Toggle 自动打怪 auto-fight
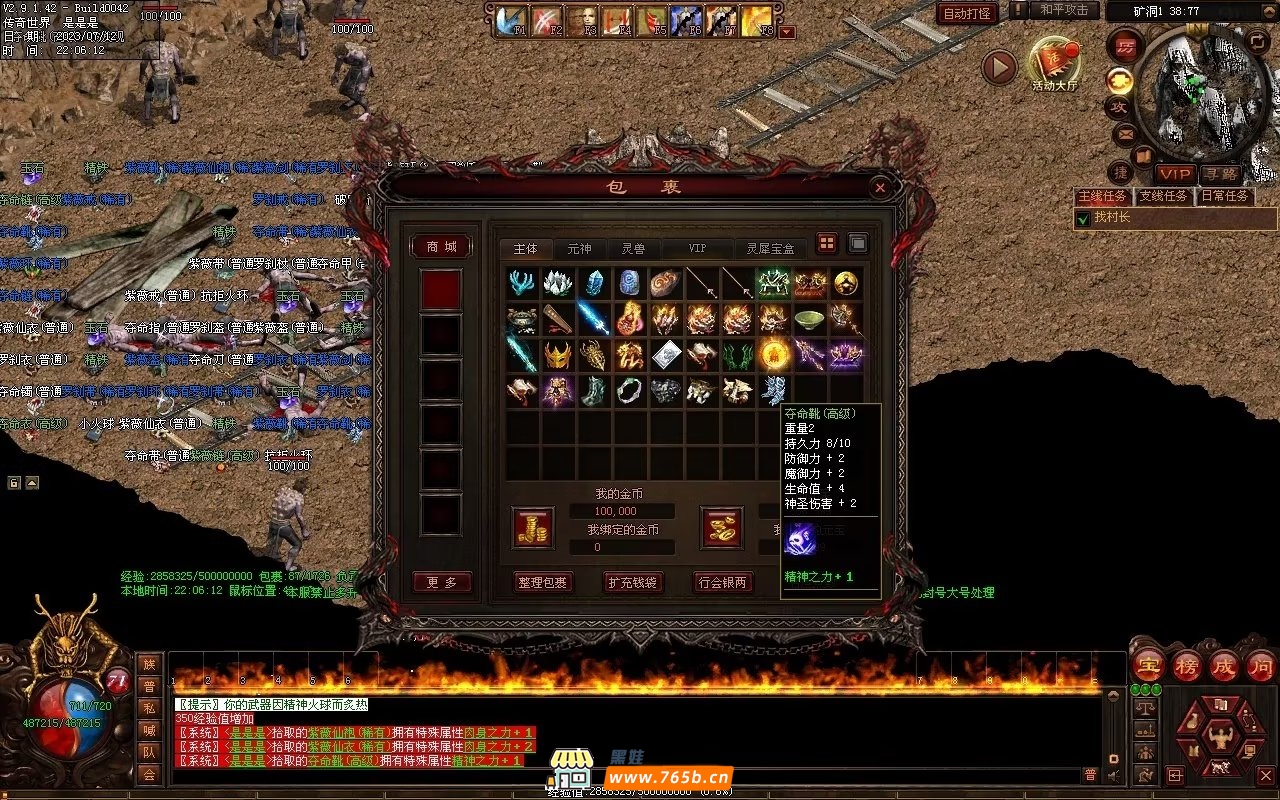The image size is (1280, 800). click(x=967, y=13)
